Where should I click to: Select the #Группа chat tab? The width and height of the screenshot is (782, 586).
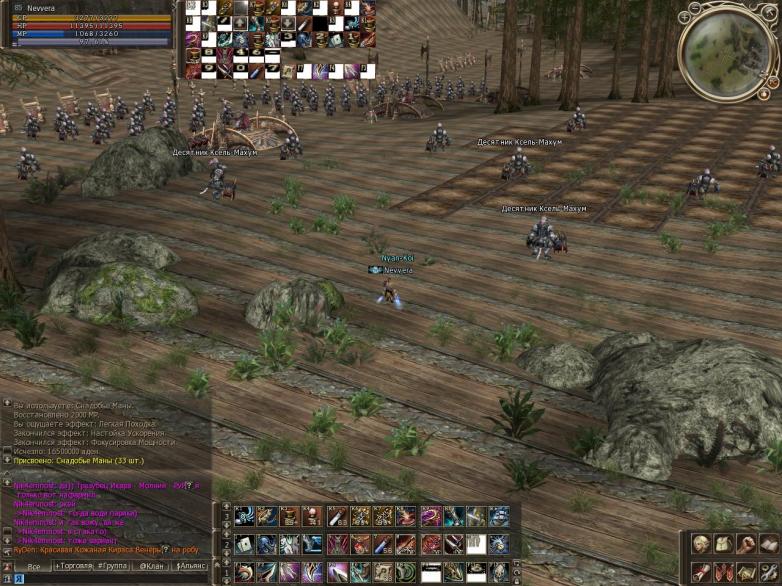[x=114, y=566]
